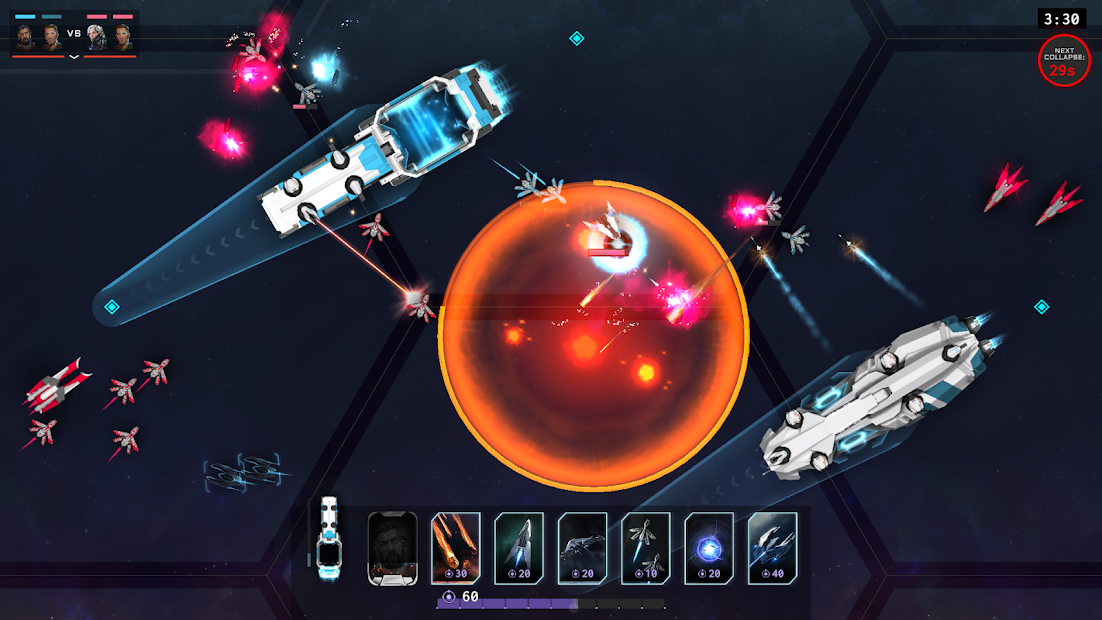The image size is (1102, 620).
Task: Select the blue fighter squadron card costing 40
Action: [x=772, y=547]
